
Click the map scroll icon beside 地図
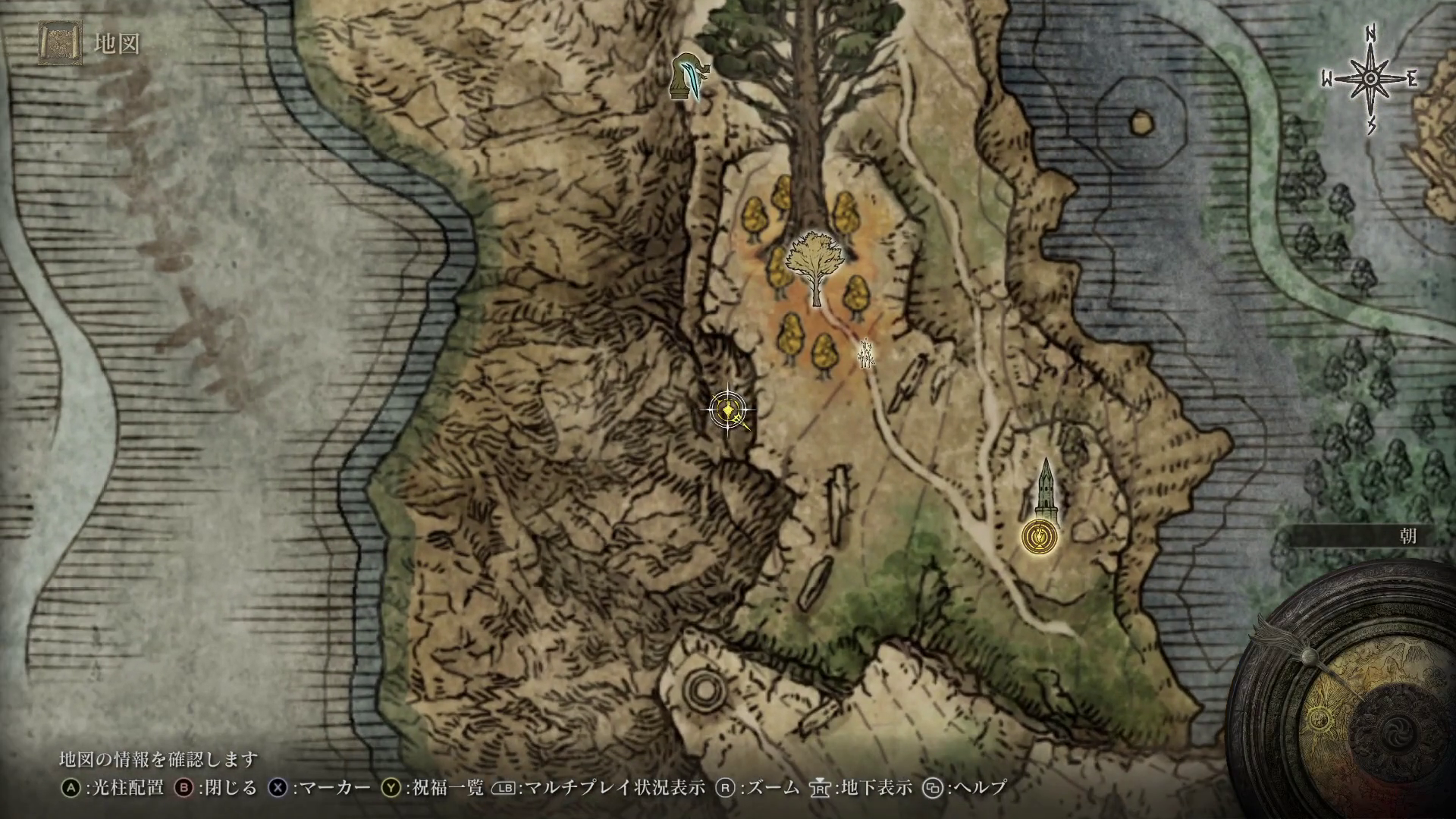click(x=61, y=44)
